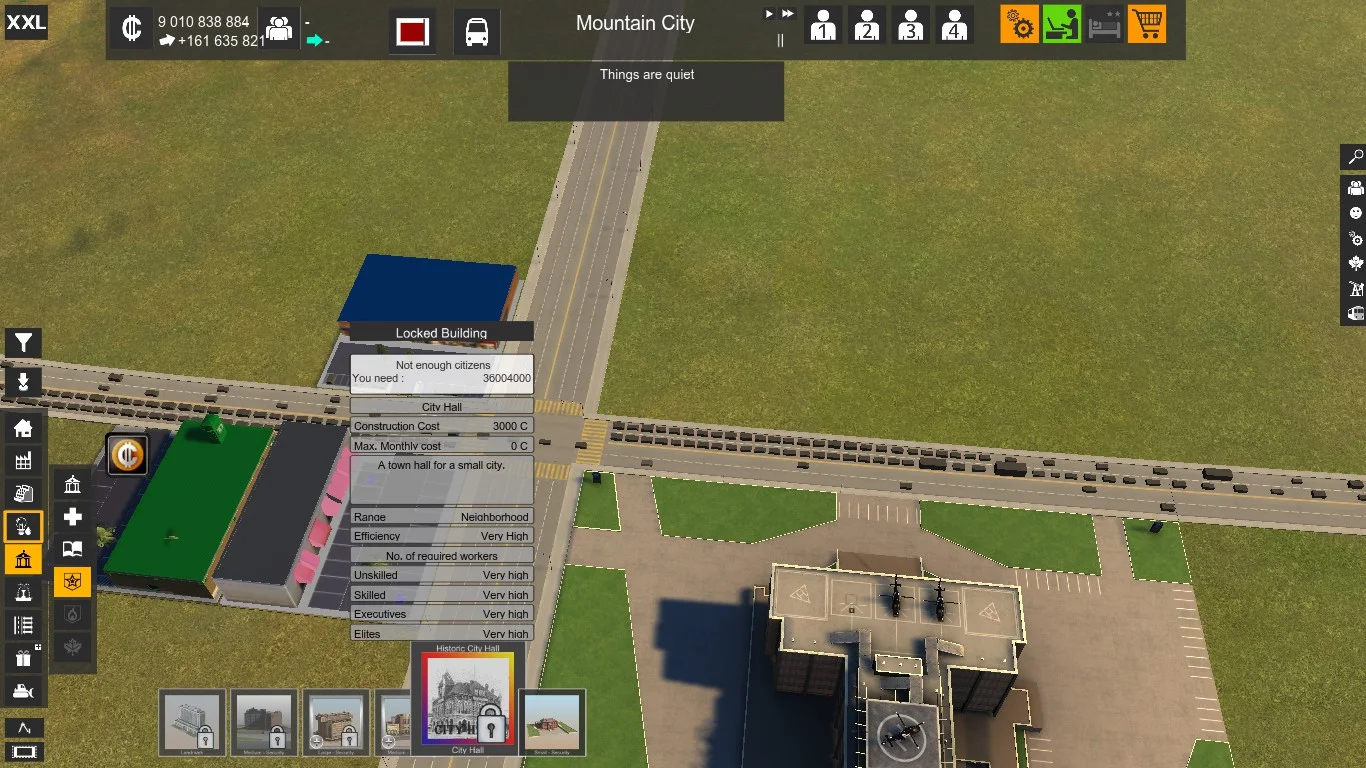
Task: Click the red square overlay button
Action: pyautogui.click(x=412, y=32)
